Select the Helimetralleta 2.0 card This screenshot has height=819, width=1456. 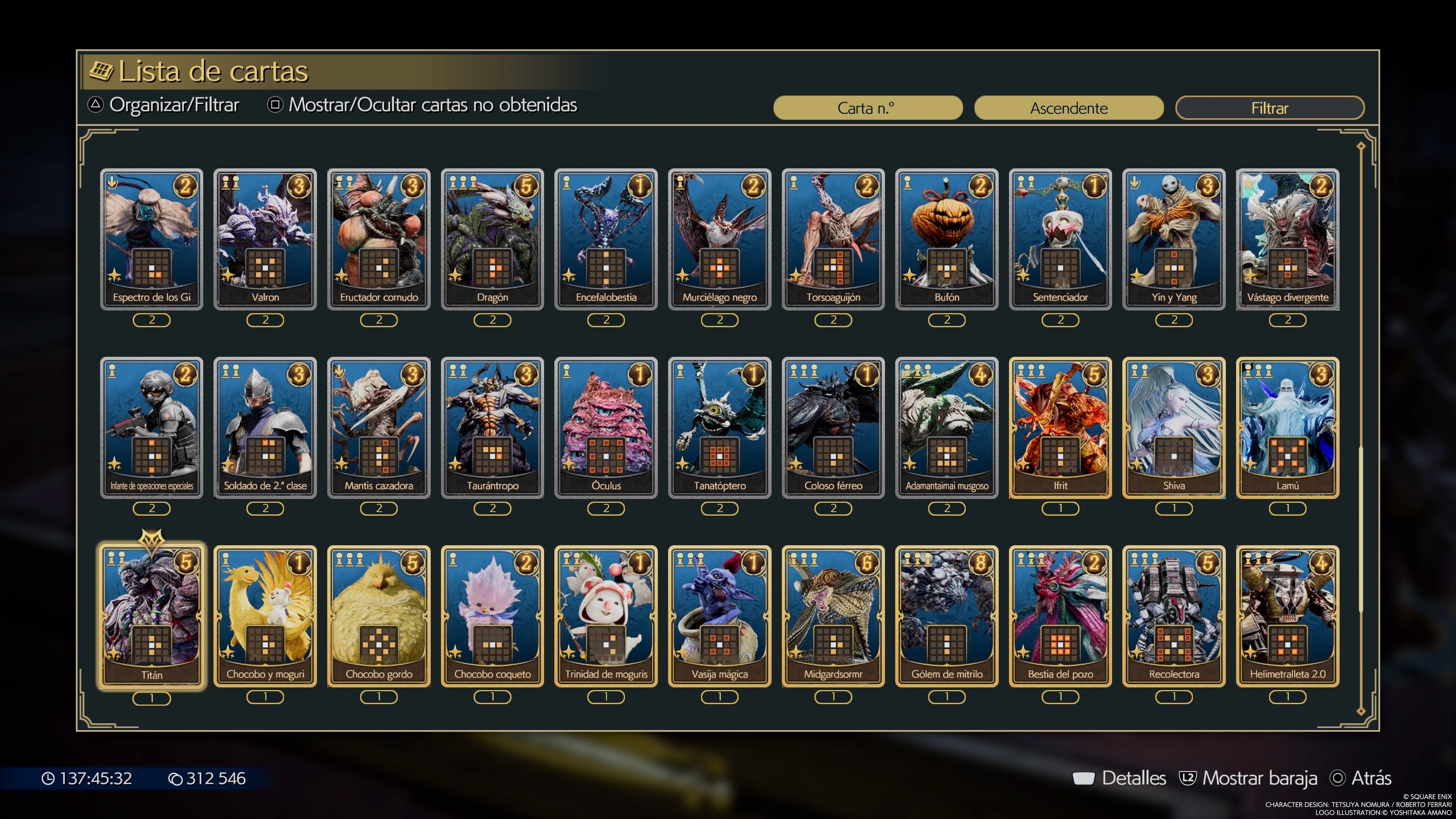coord(1288,616)
